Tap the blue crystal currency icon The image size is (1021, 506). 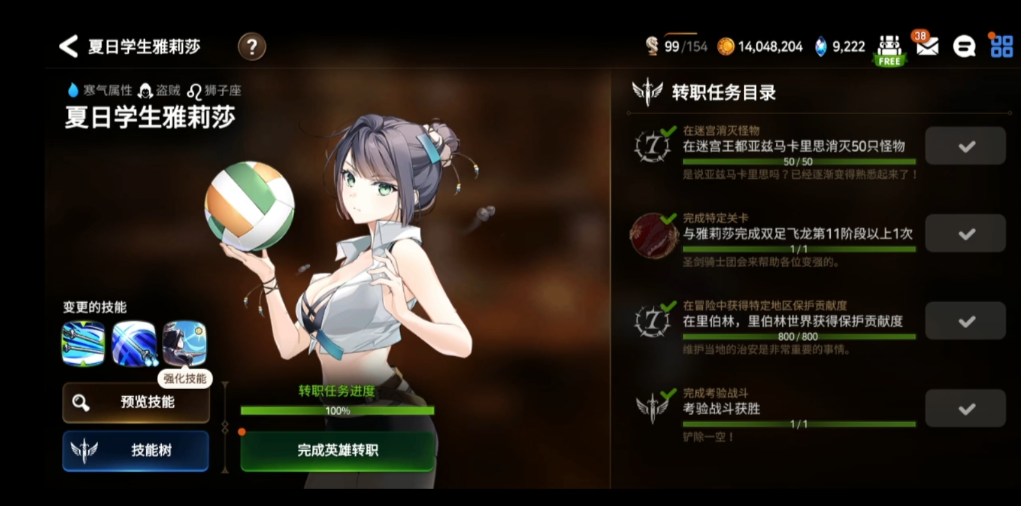[821, 46]
